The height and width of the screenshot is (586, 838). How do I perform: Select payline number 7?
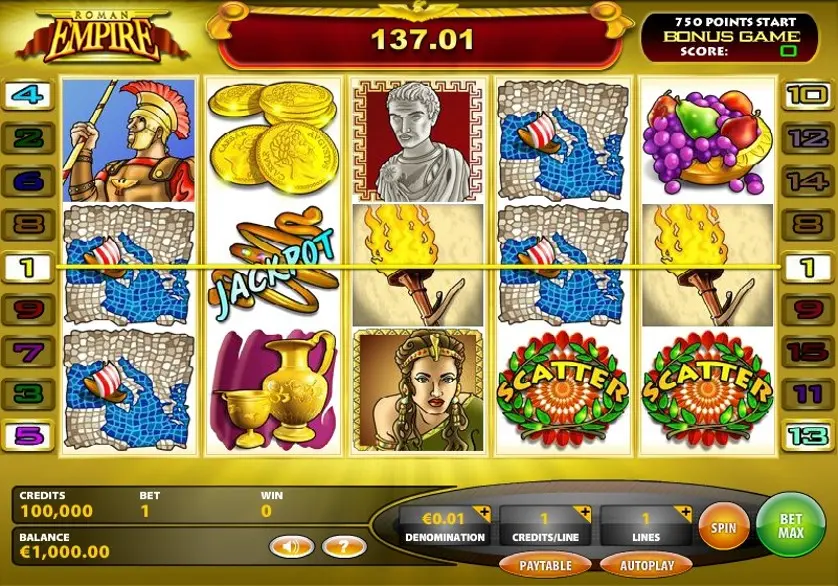[x=29, y=352]
